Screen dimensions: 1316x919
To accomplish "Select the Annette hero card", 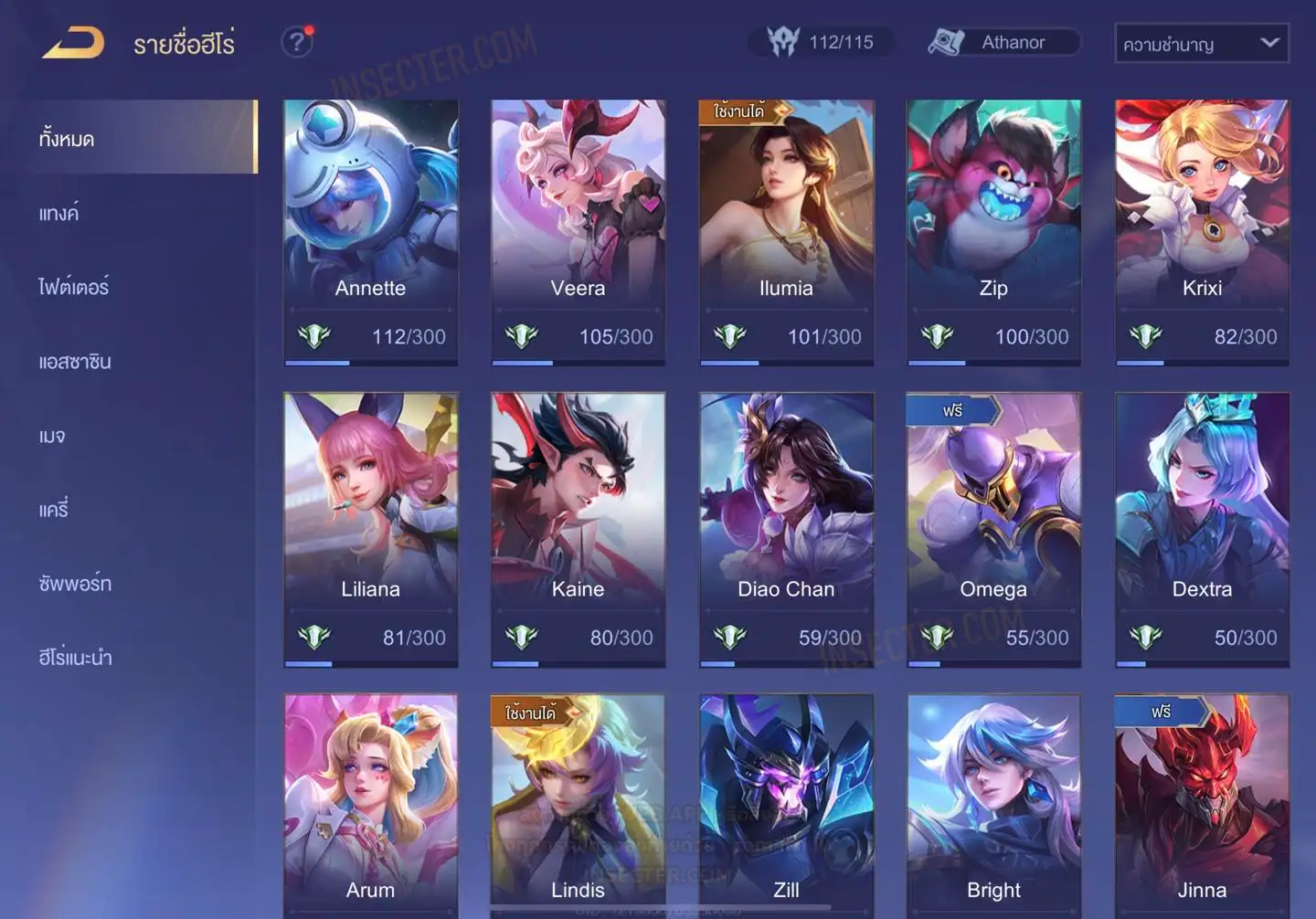I will pyautogui.click(x=370, y=232).
